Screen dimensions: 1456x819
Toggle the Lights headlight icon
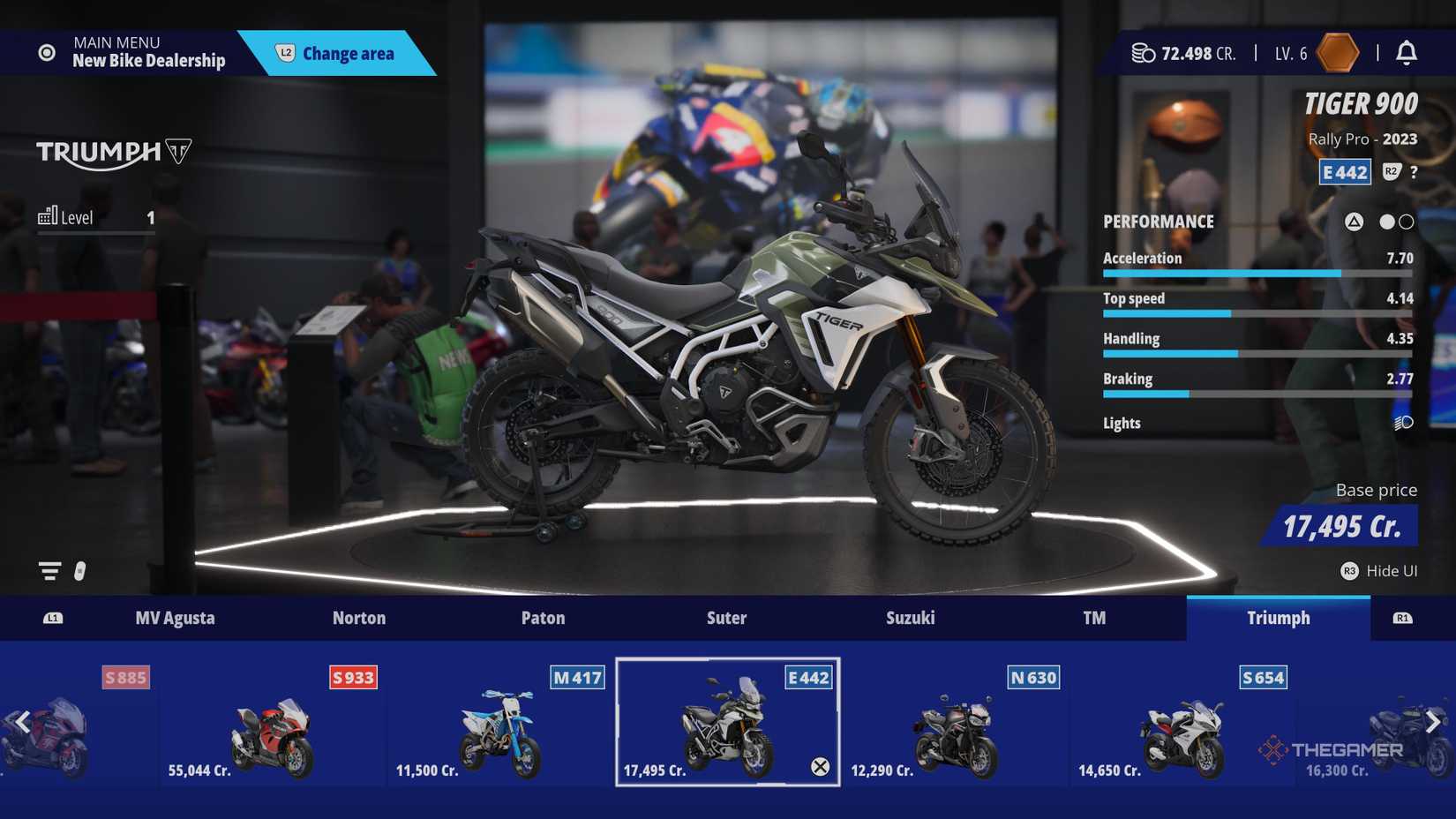click(1403, 424)
